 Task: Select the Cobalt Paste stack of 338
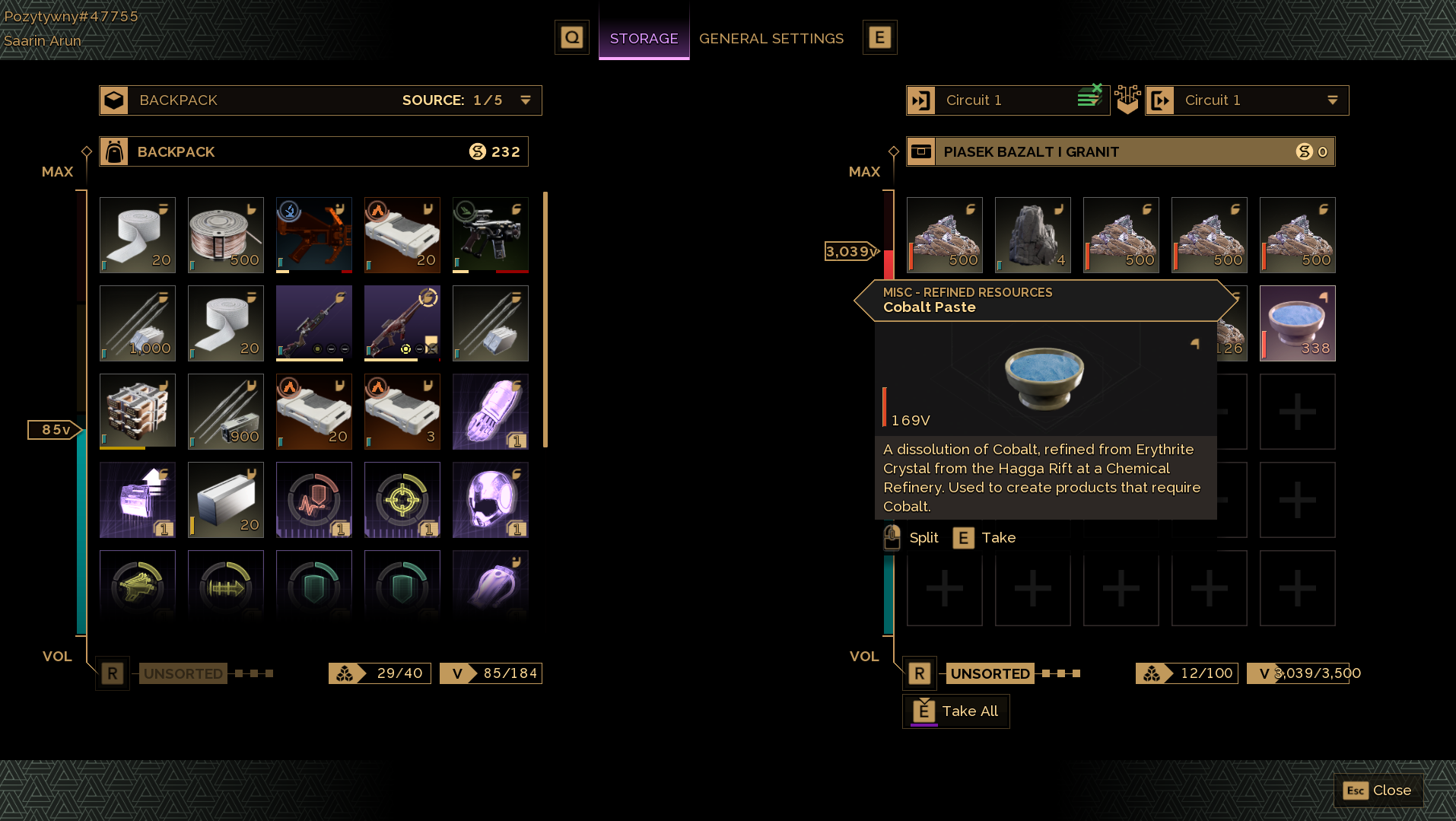point(1297,323)
